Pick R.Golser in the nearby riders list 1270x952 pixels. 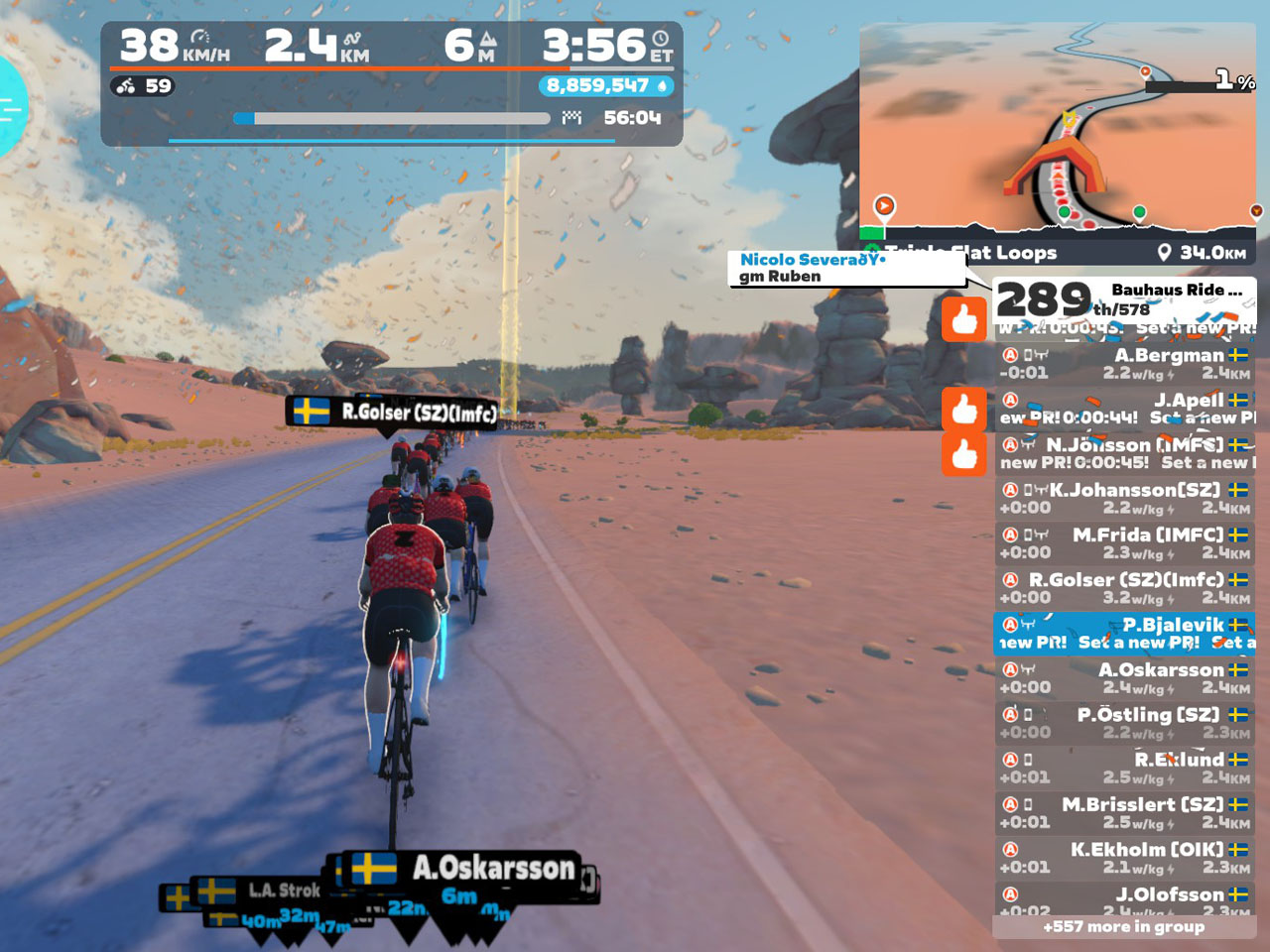click(x=1124, y=588)
